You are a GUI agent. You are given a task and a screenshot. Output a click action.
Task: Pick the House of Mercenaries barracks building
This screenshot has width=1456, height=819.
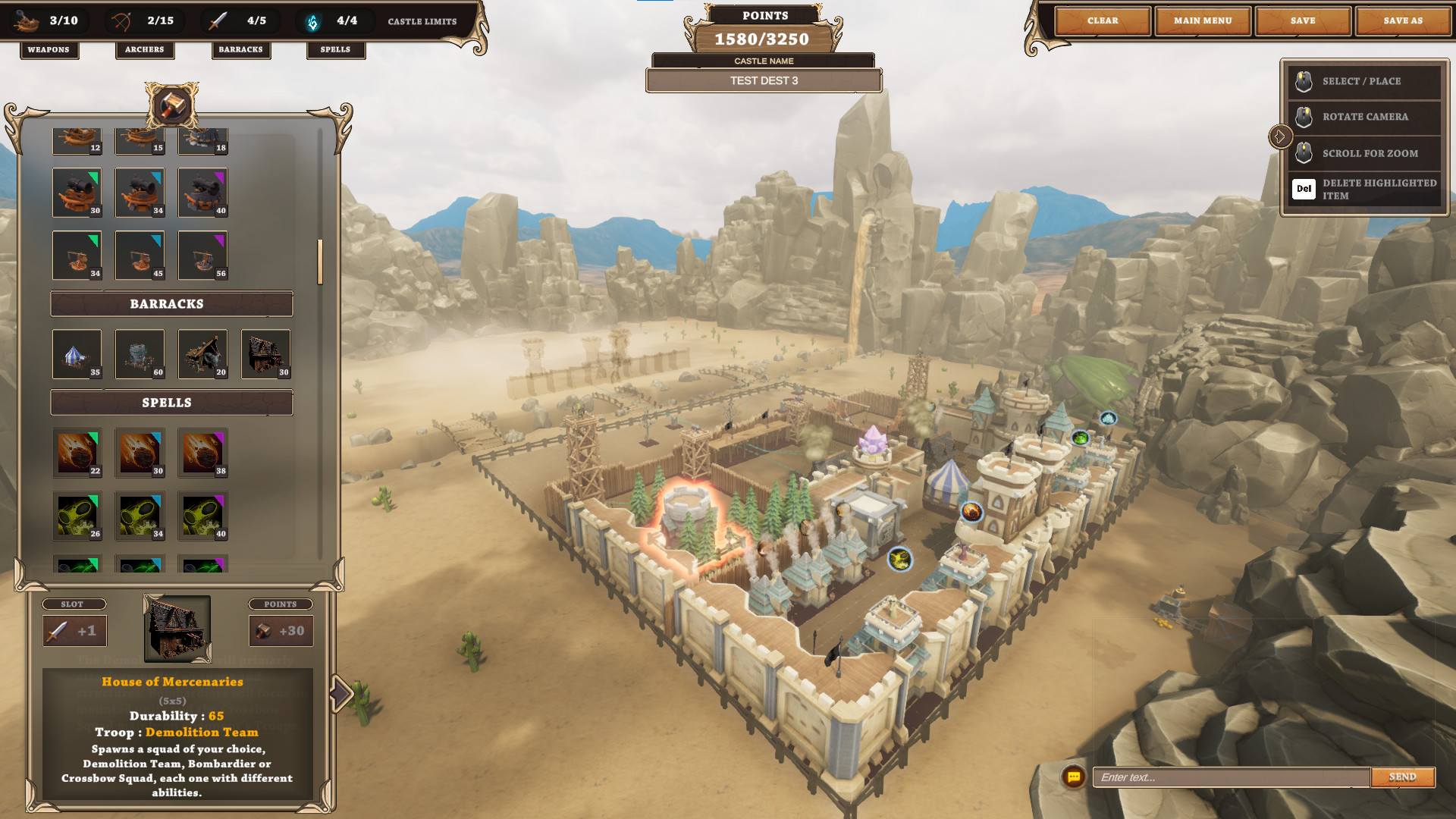(x=265, y=354)
